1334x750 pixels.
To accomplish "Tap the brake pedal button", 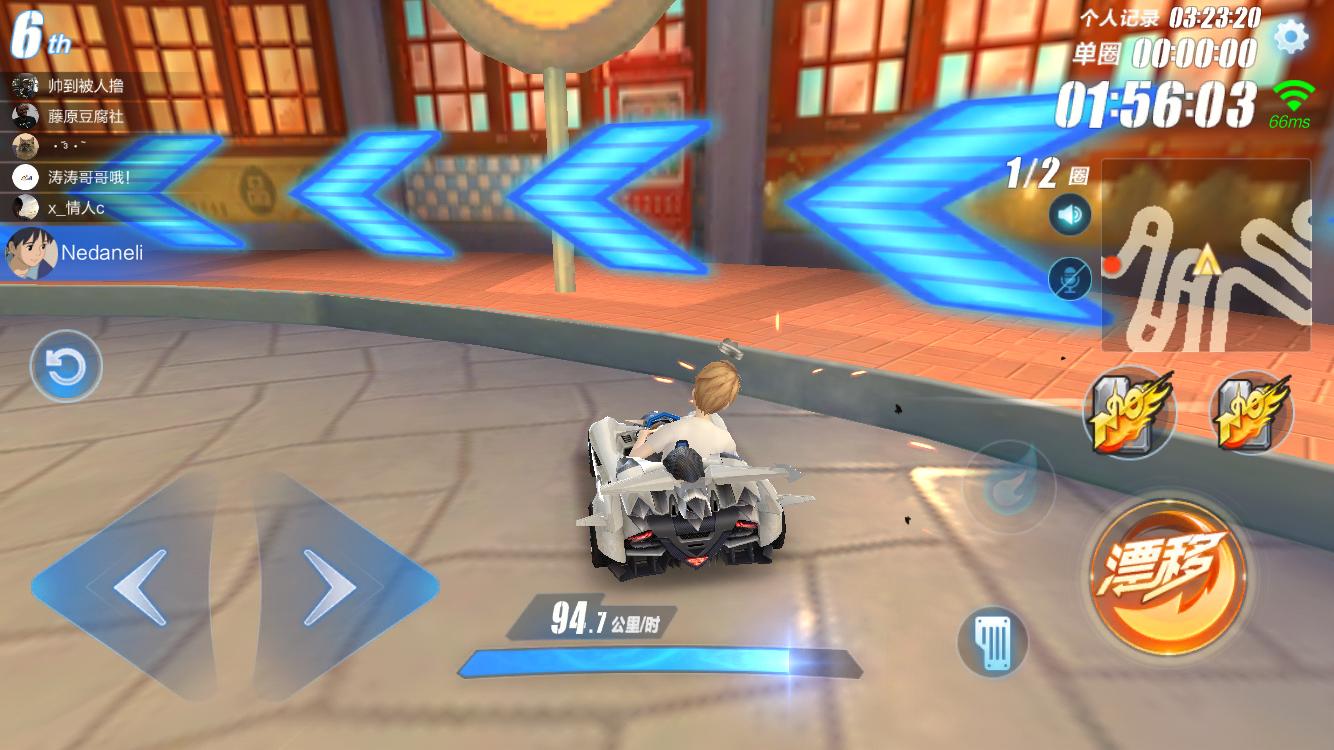I will pos(993,641).
